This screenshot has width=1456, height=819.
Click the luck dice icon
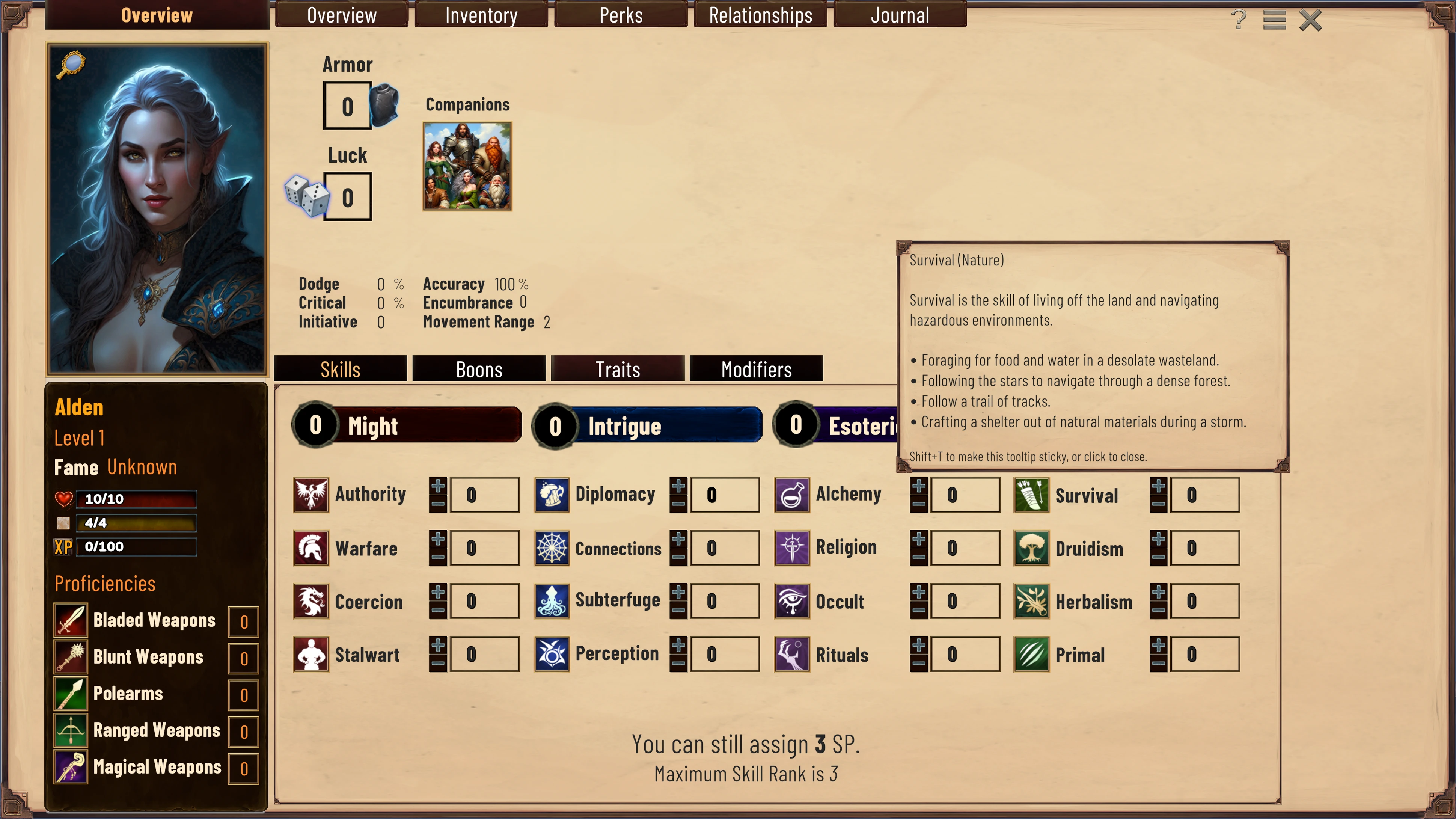click(x=306, y=196)
